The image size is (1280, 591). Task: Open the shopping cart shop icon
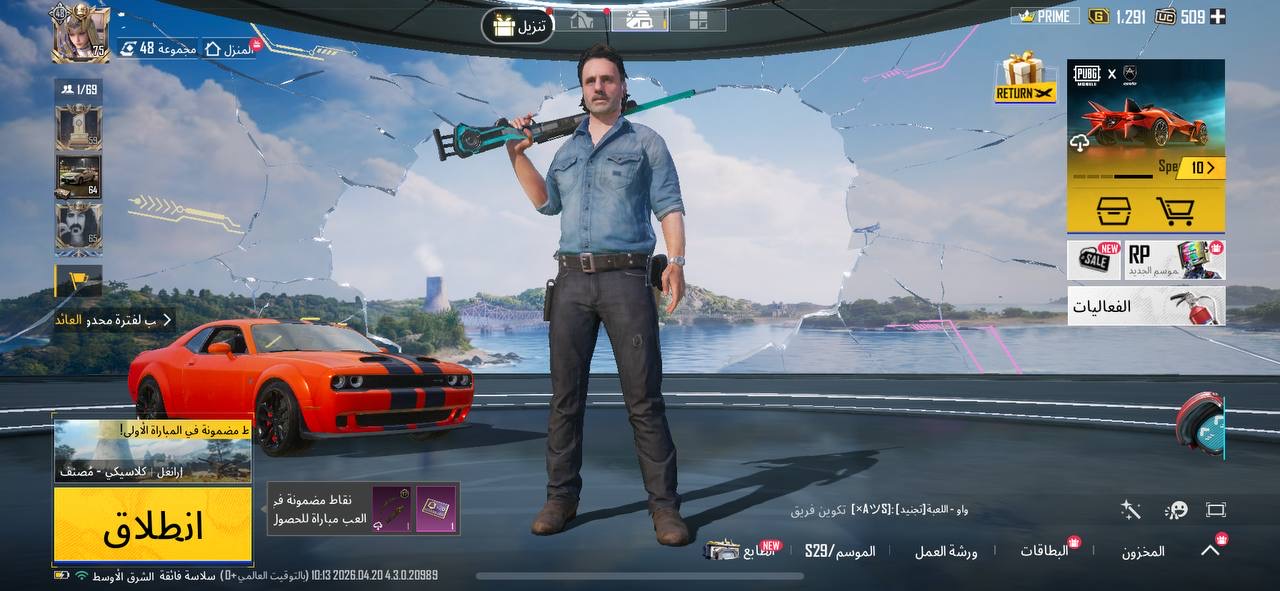1175,211
